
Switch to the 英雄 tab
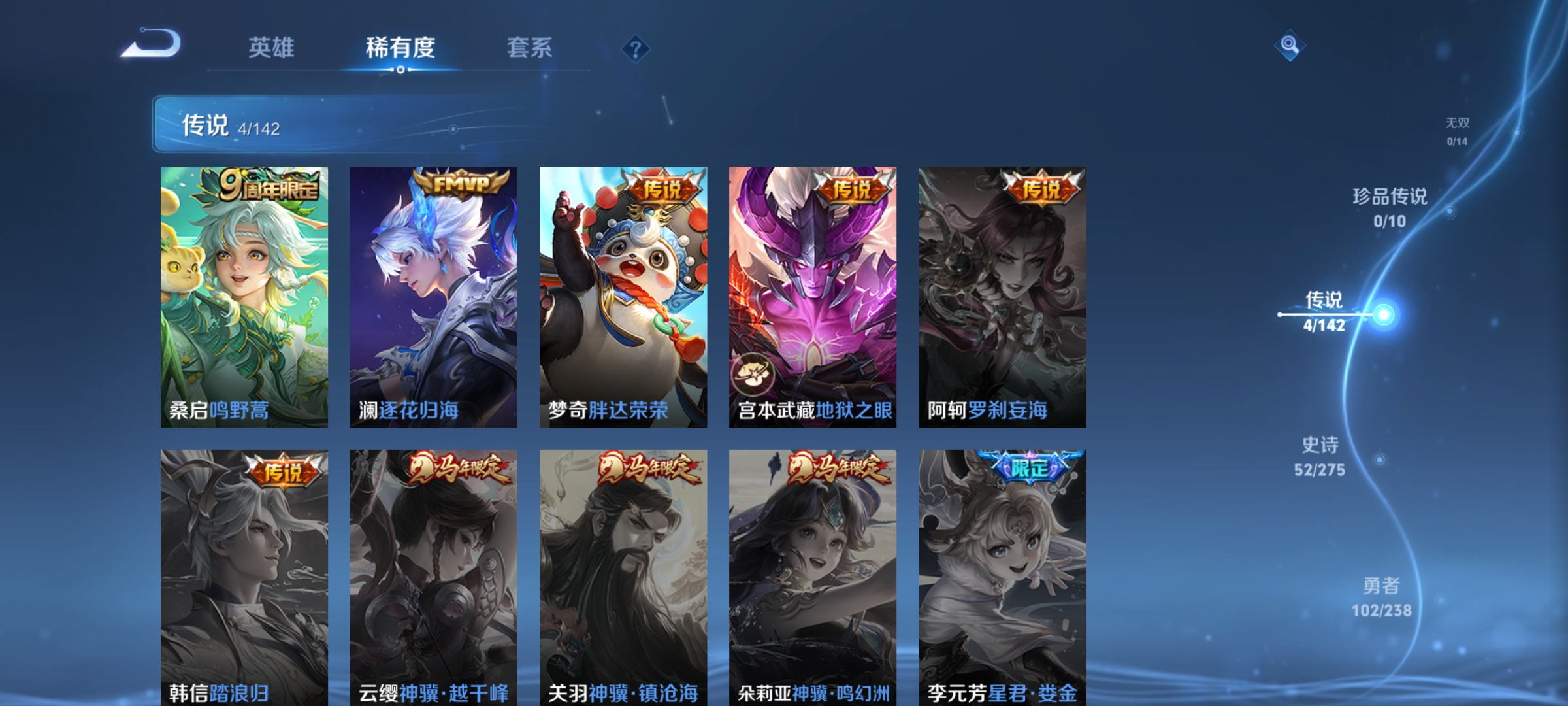coord(271,47)
